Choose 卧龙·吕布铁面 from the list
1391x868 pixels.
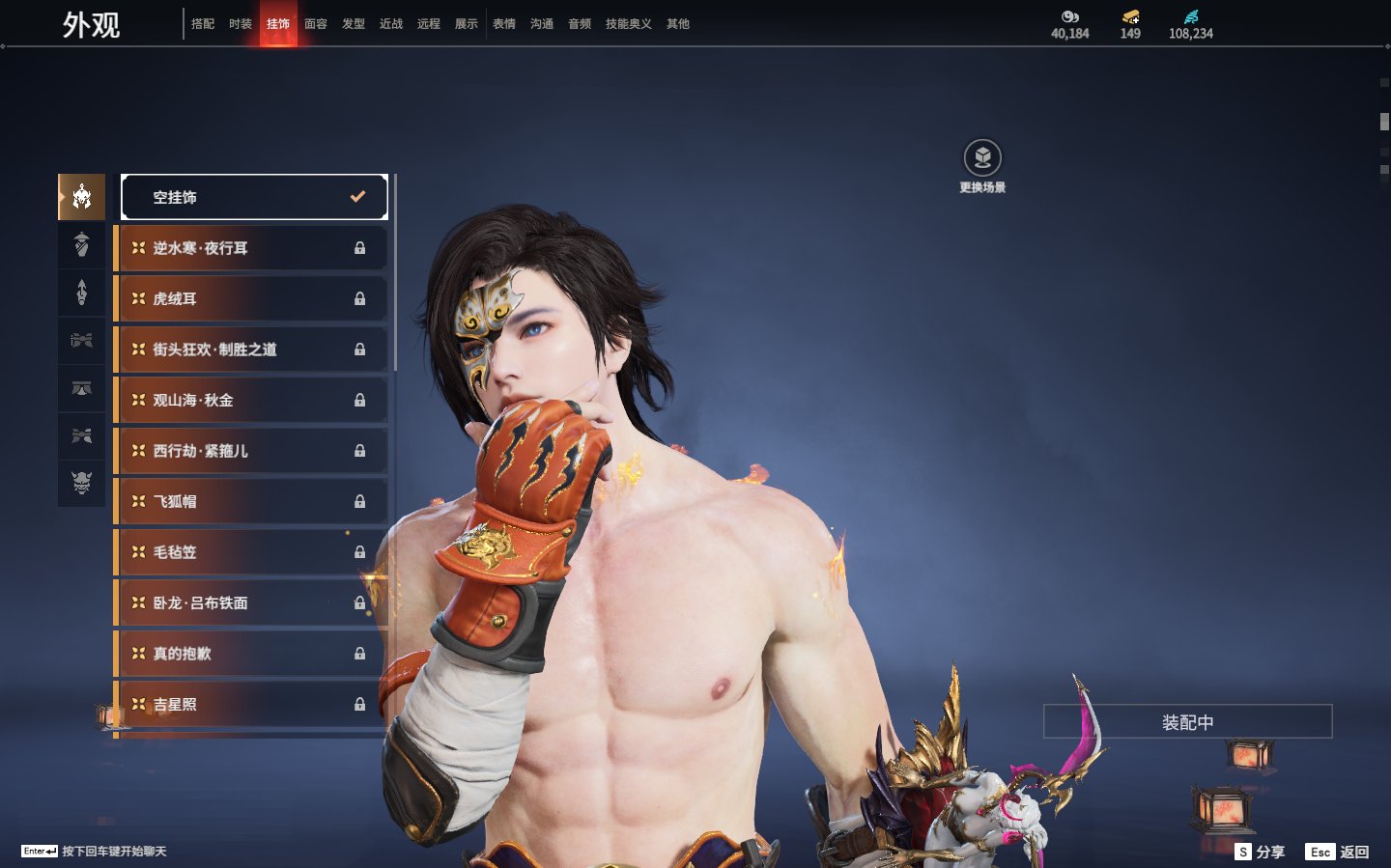(x=251, y=602)
